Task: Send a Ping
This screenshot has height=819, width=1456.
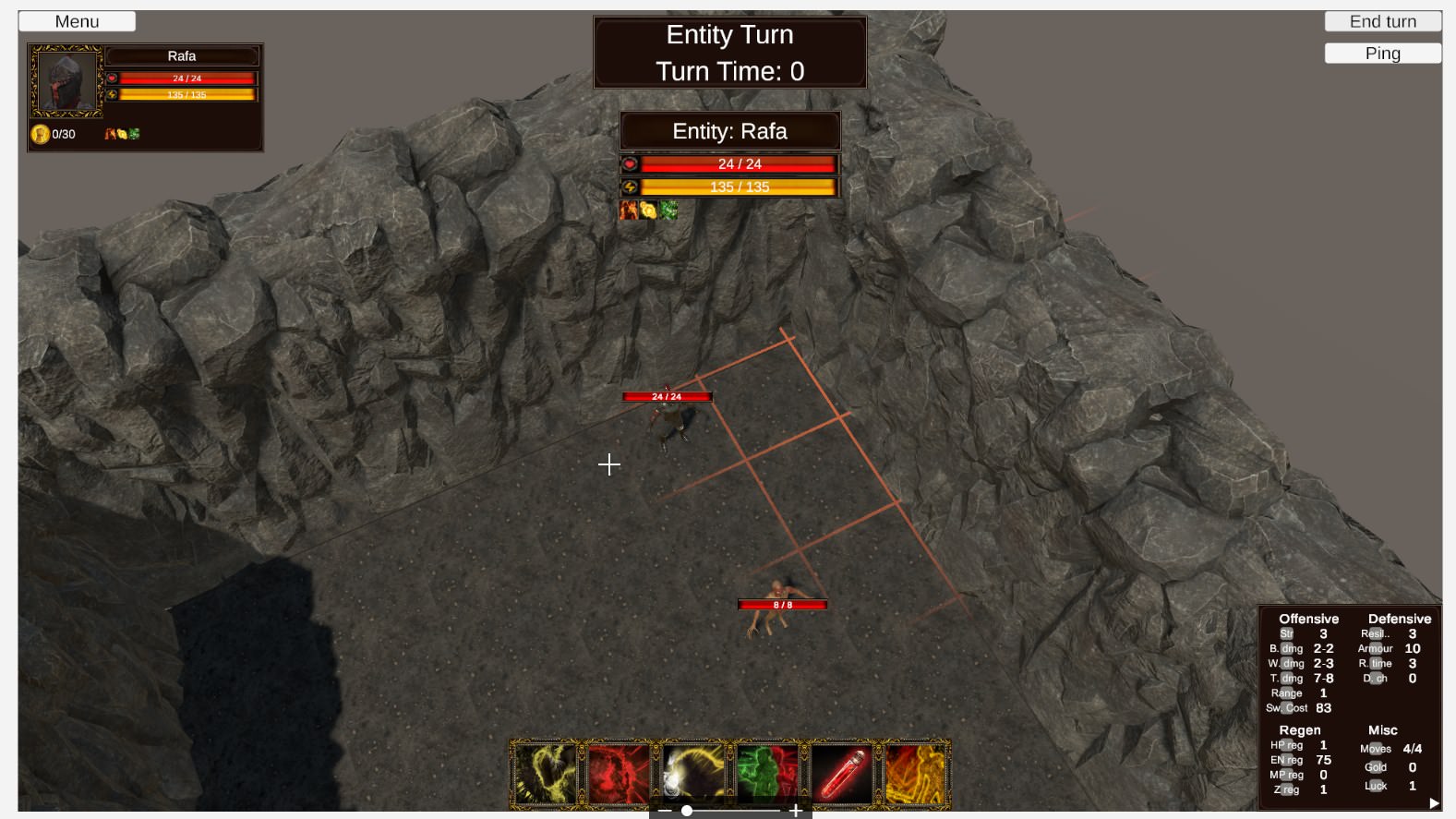Action: [x=1382, y=54]
